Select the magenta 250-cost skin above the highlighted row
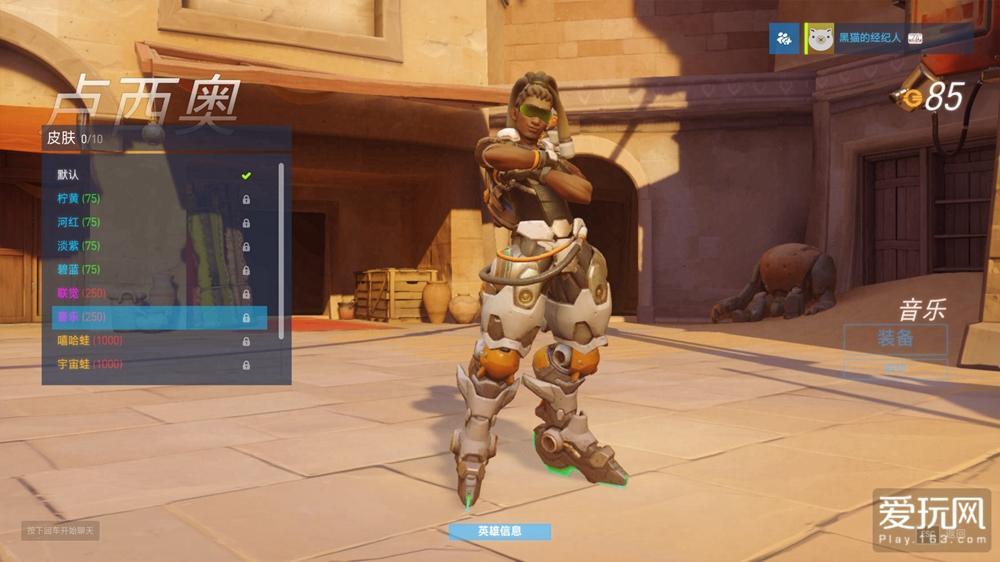This screenshot has width=1000, height=562. pos(152,293)
